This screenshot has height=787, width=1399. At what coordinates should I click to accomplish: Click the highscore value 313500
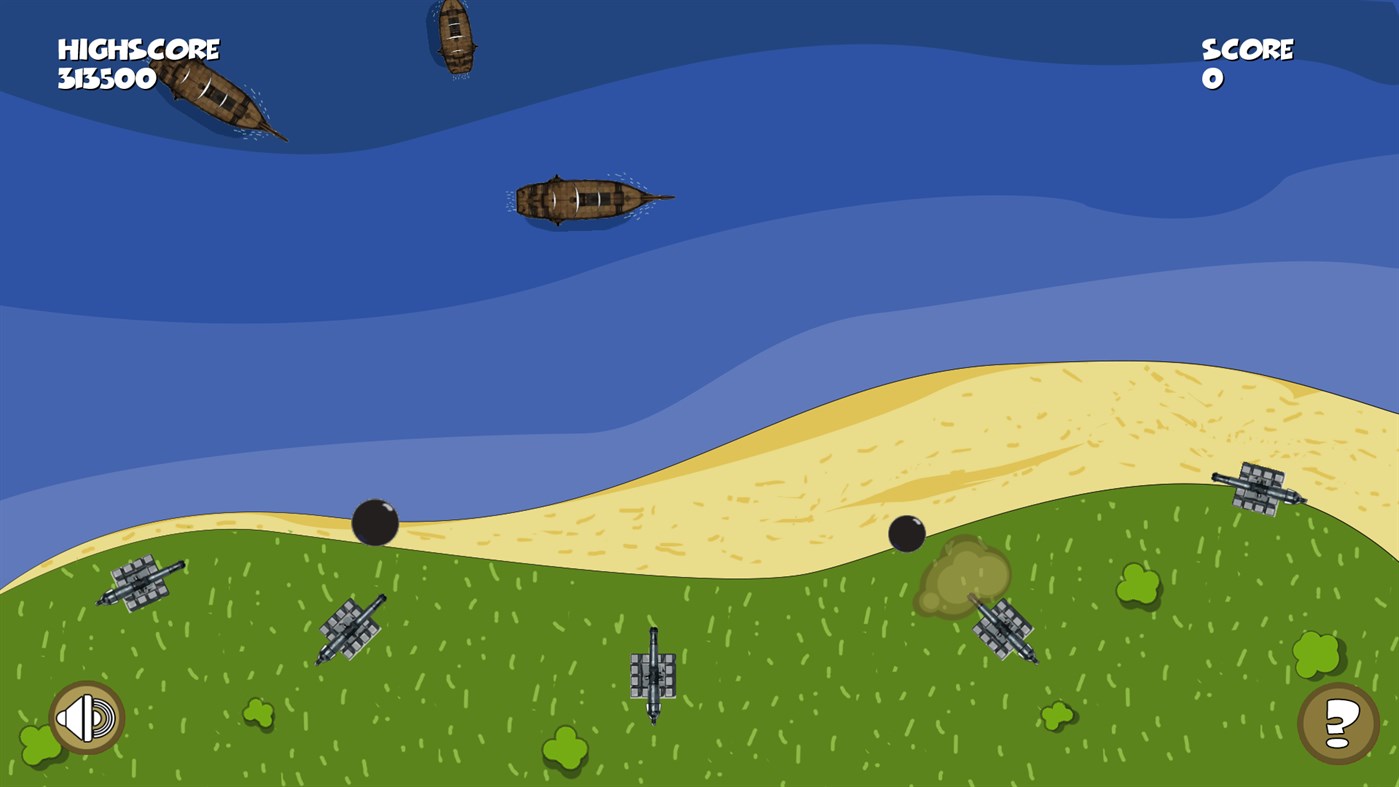coord(105,79)
